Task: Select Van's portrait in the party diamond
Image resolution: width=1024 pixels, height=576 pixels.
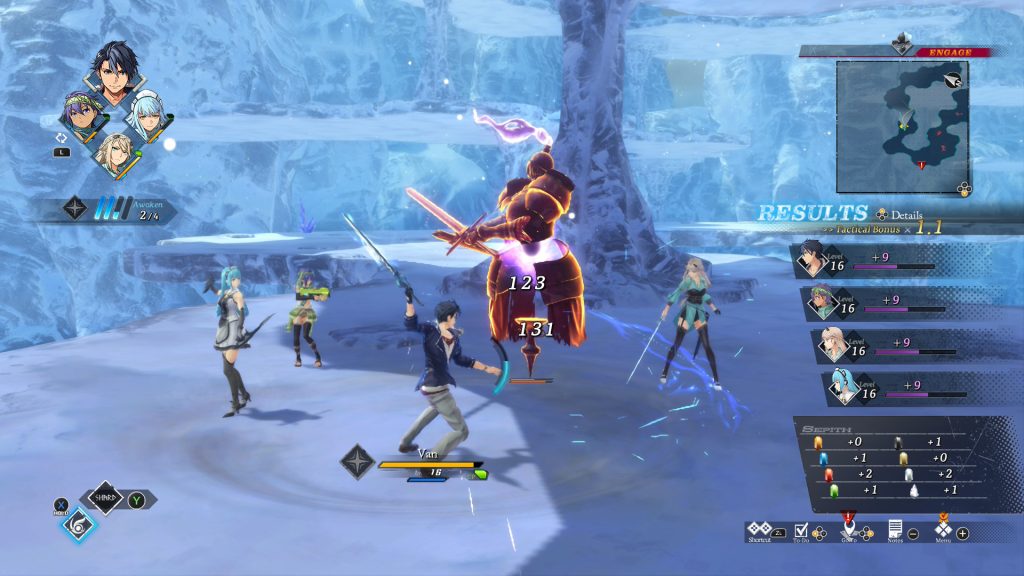Action: pyautogui.click(x=113, y=72)
